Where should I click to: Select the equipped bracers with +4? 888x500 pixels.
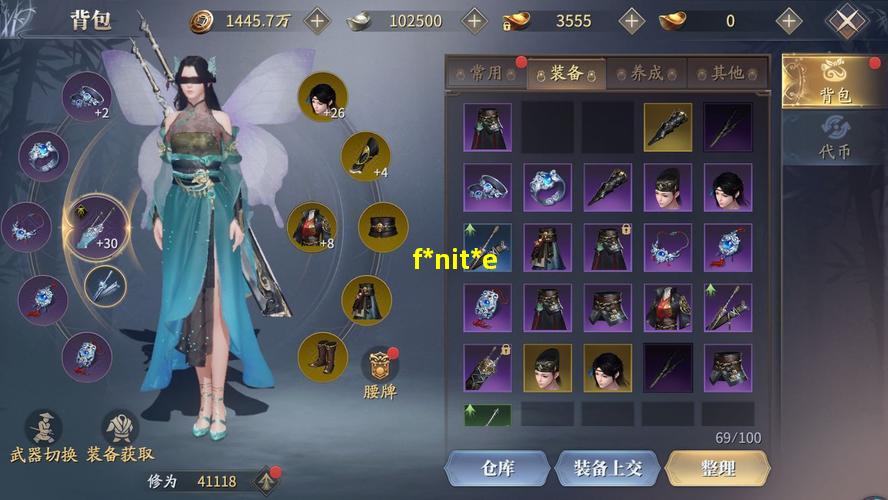tap(365, 155)
